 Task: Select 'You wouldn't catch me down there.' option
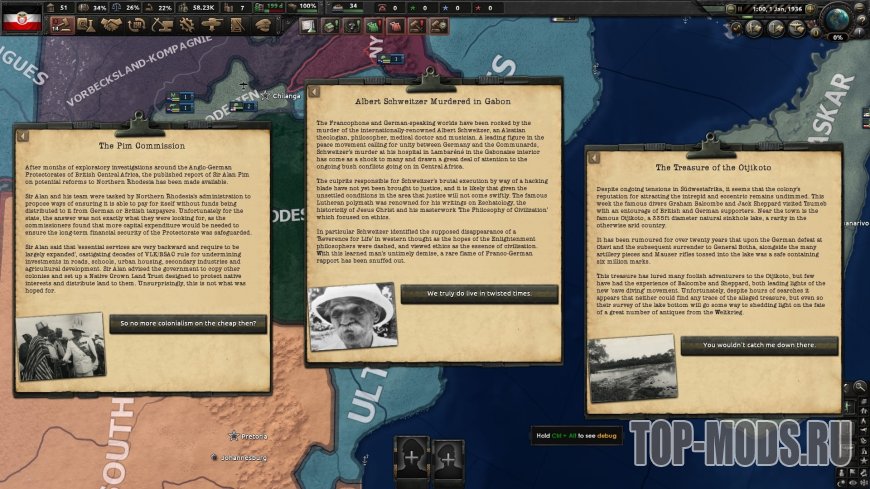[759, 345]
